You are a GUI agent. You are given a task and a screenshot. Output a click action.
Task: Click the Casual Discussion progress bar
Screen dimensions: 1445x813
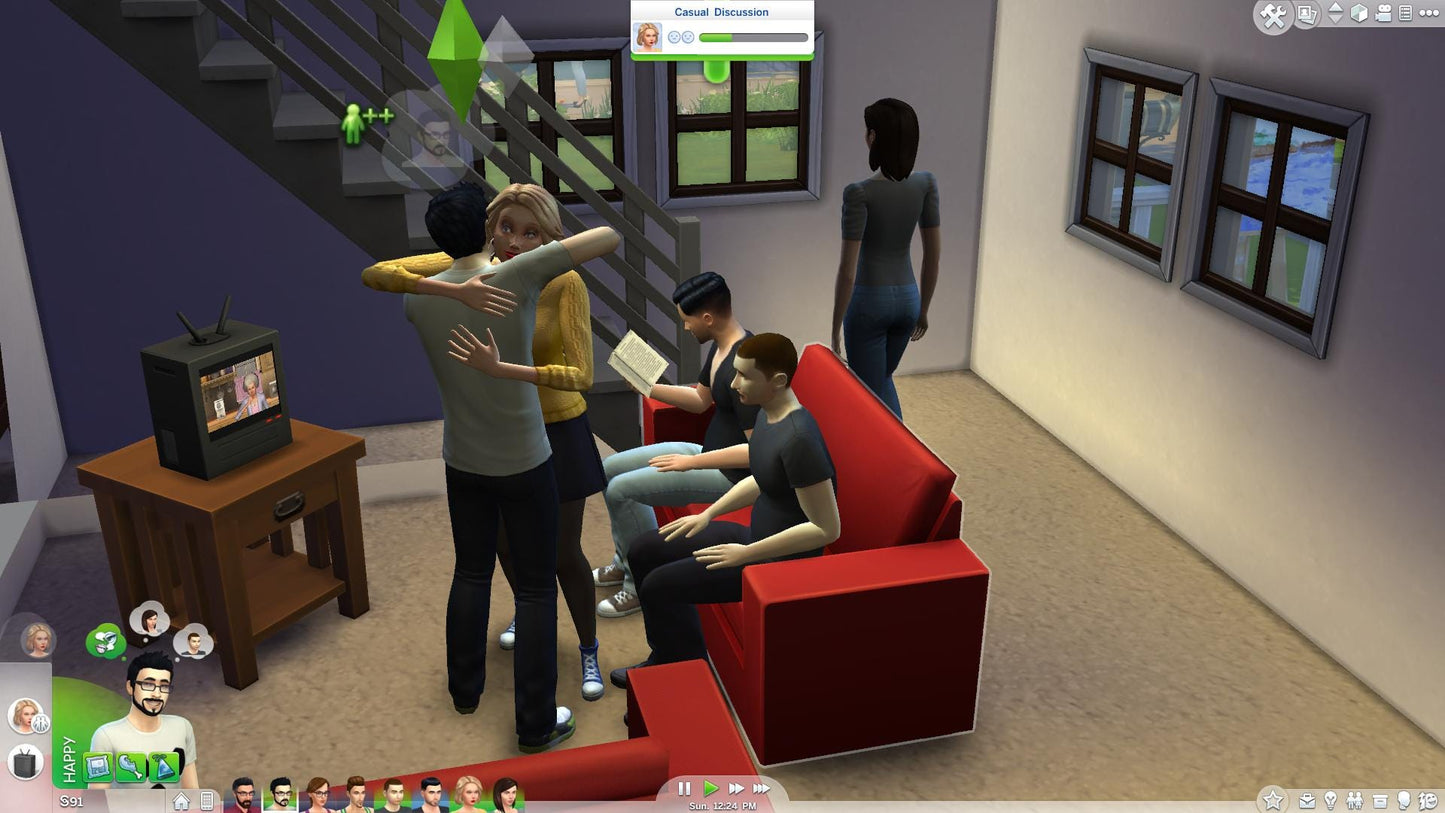tap(752, 37)
